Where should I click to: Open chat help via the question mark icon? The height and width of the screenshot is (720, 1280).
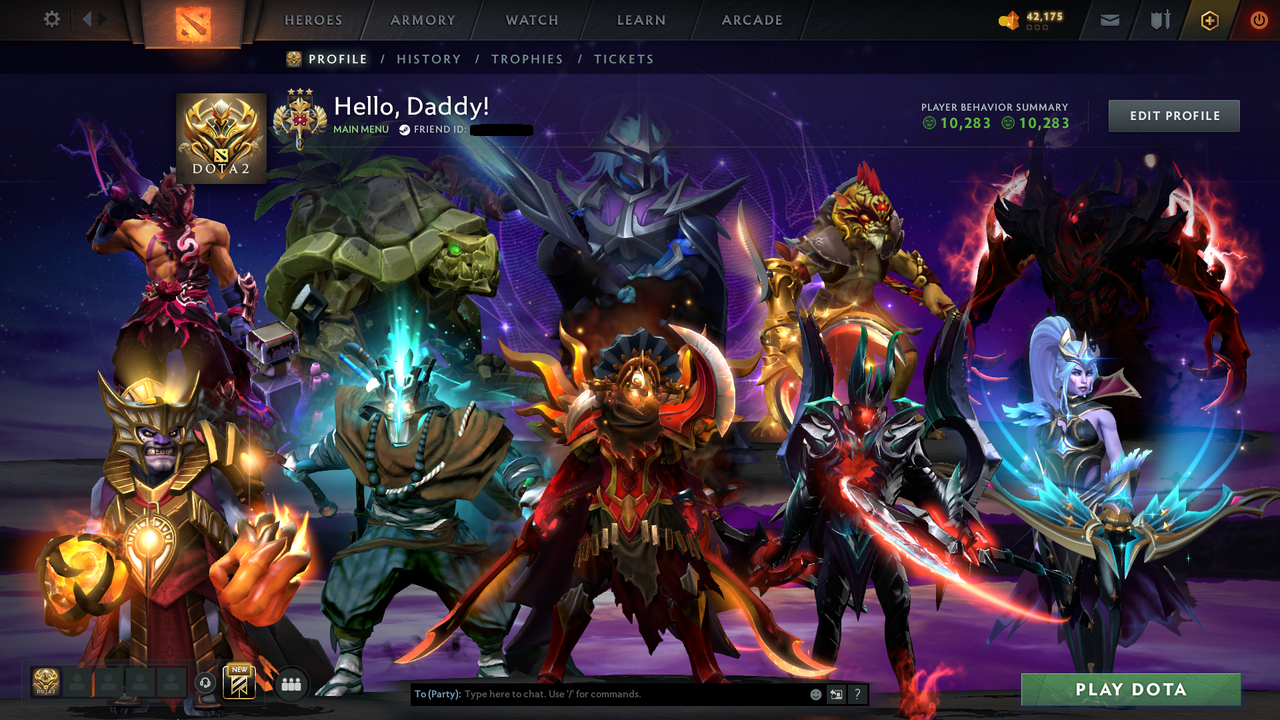pos(857,693)
